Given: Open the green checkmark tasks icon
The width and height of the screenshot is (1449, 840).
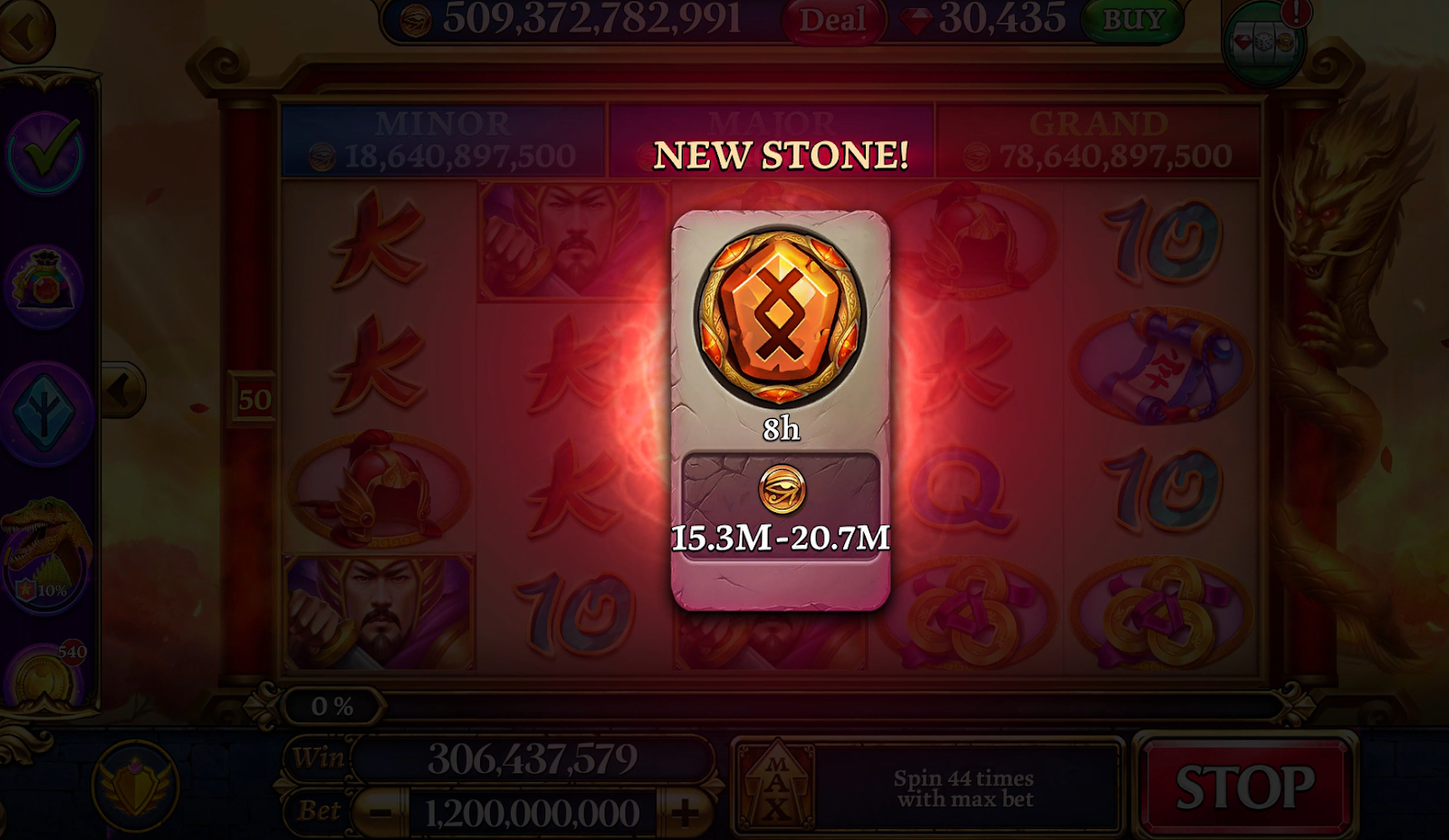Looking at the screenshot, I should pyautogui.click(x=44, y=153).
